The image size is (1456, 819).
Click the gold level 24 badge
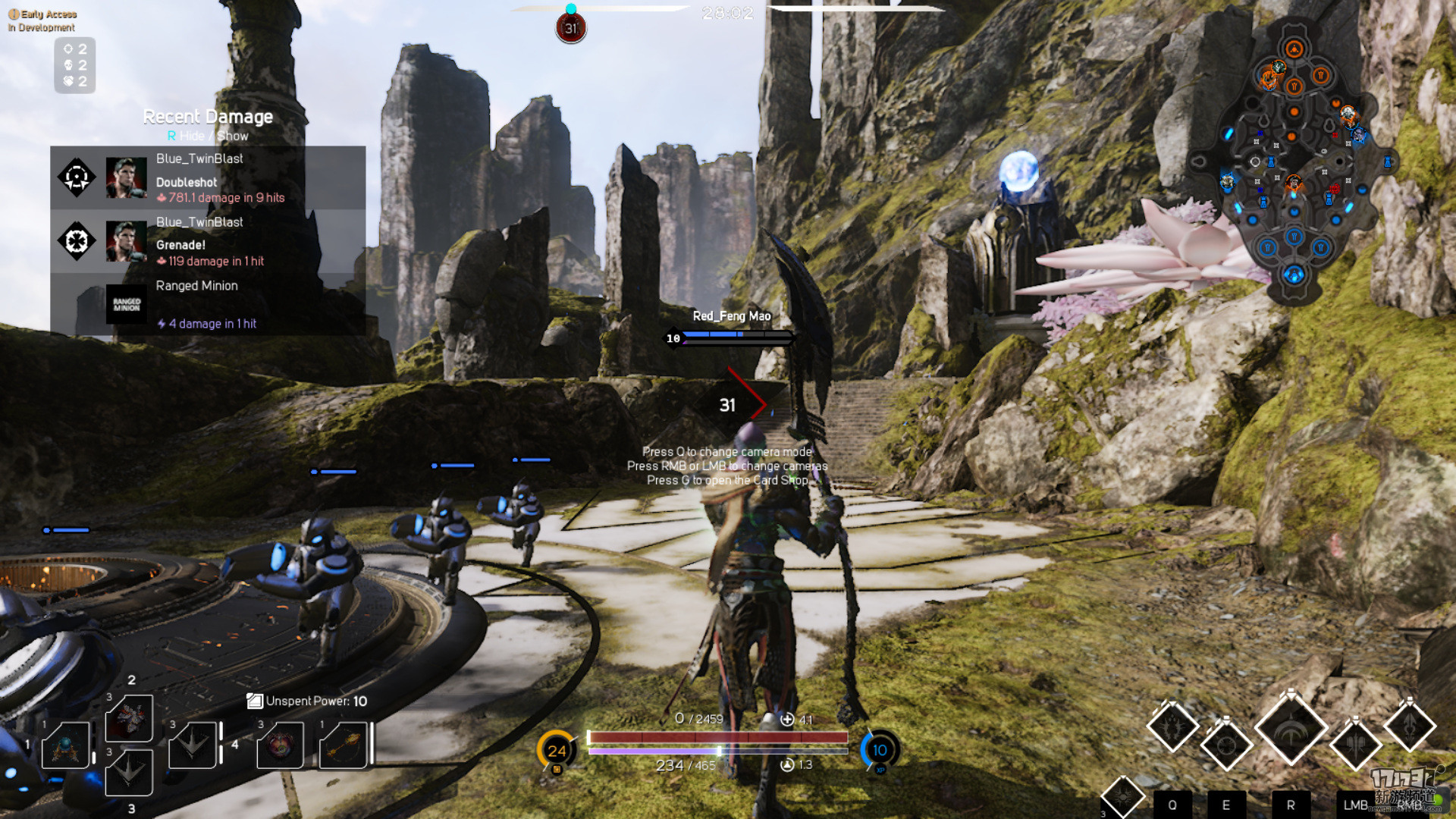click(x=557, y=750)
